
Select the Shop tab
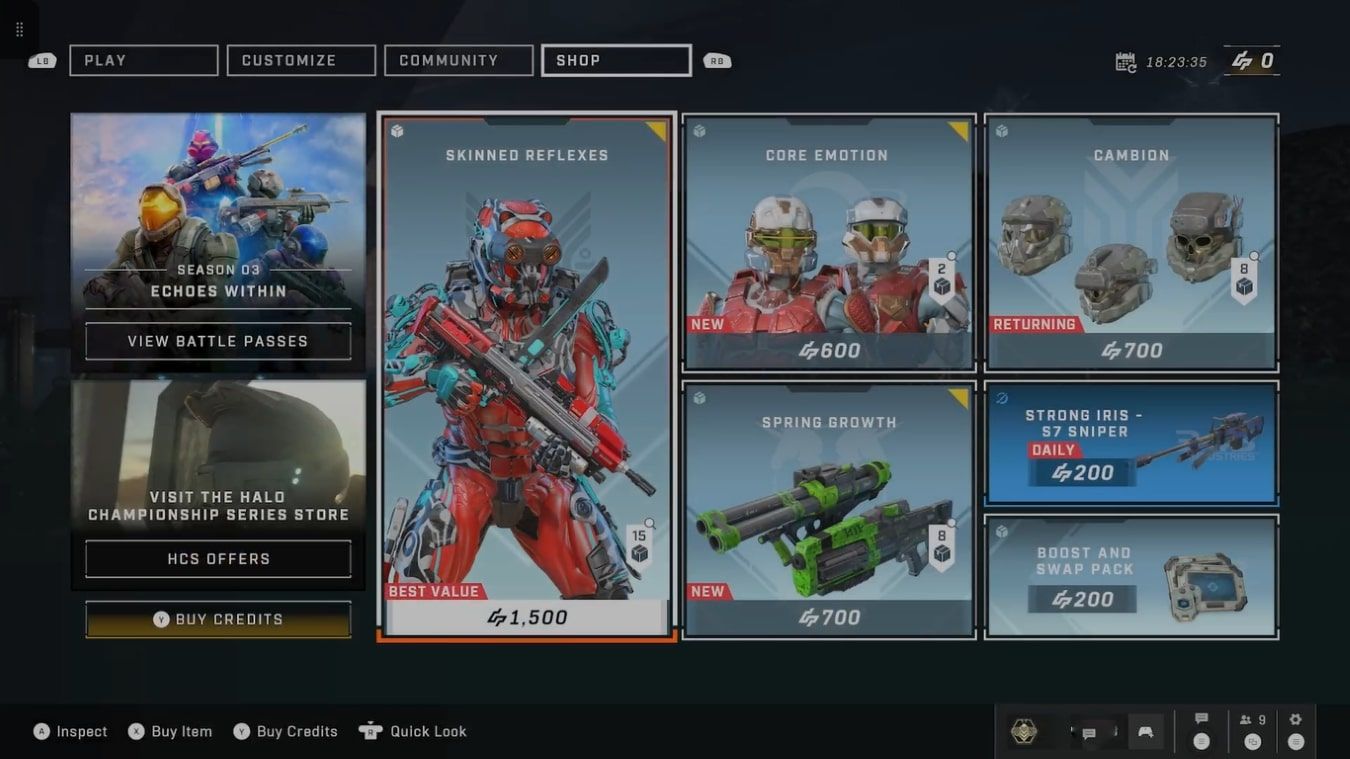616,60
